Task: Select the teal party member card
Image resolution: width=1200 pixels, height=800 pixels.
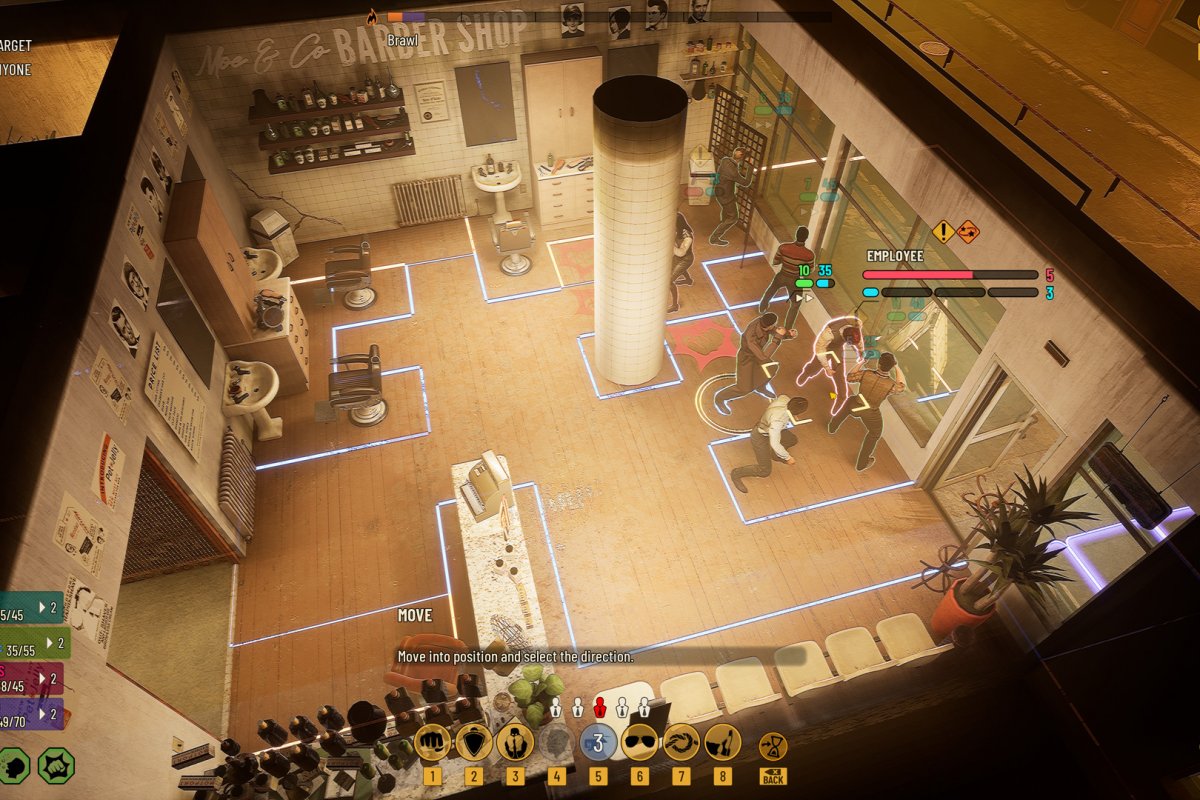Action: [x=32, y=607]
